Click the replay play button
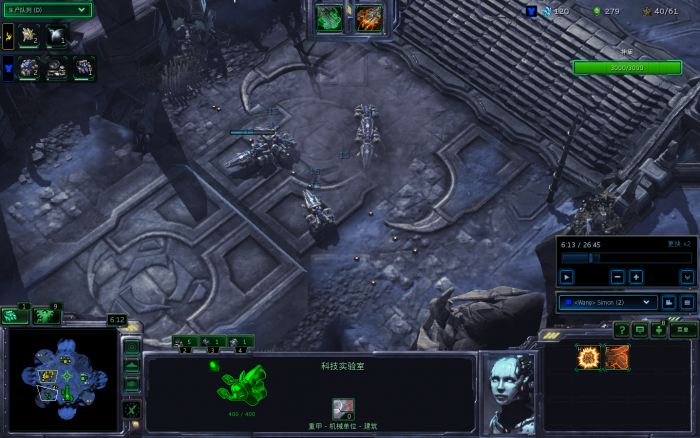This screenshot has height=438, width=700. point(567,277)
